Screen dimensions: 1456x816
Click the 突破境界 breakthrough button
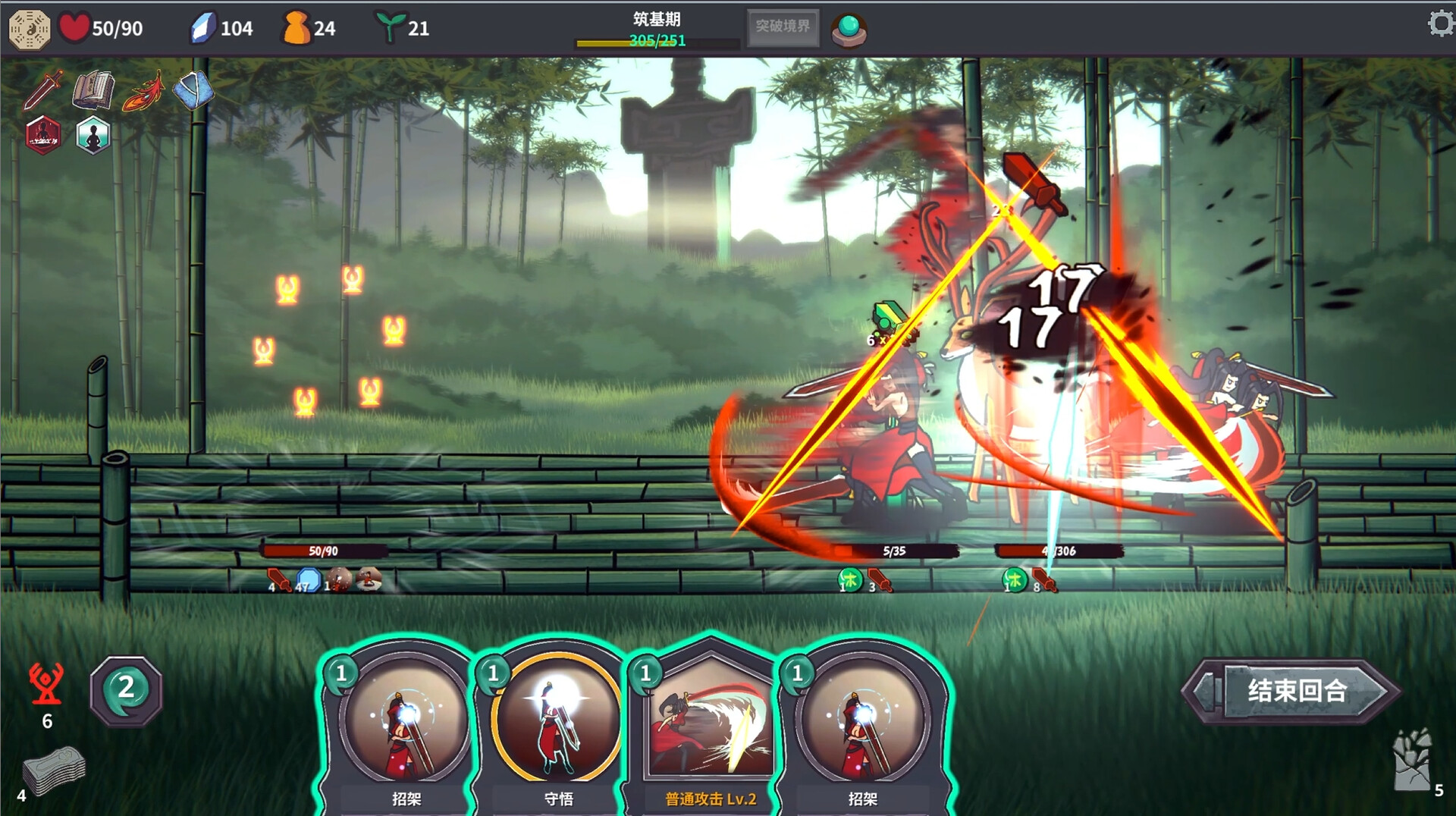(x=783, y=27)
